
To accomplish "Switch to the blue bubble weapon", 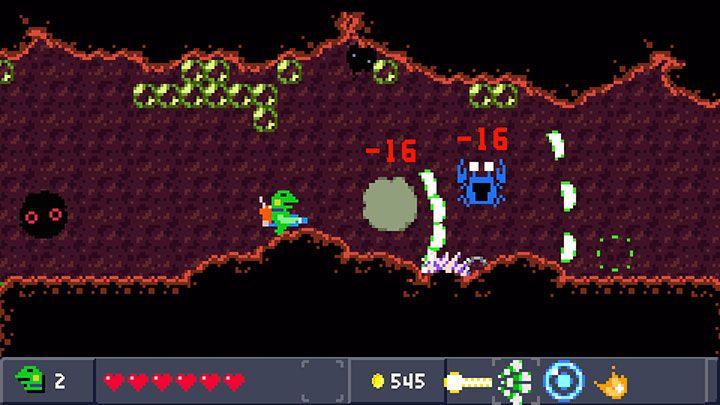I will [563, 381].
